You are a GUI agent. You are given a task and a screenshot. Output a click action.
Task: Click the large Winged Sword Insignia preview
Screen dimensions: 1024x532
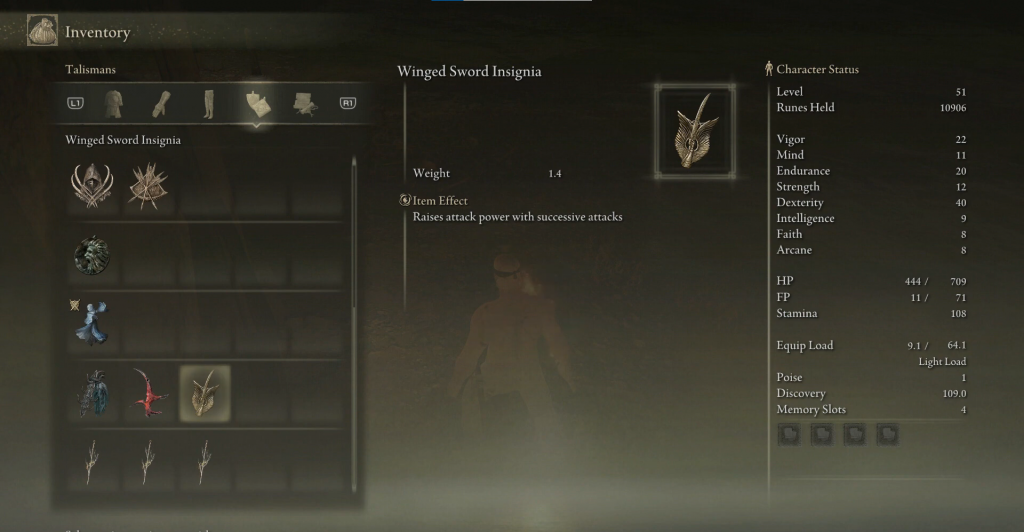pyautogui.click(x=695, y=130)
